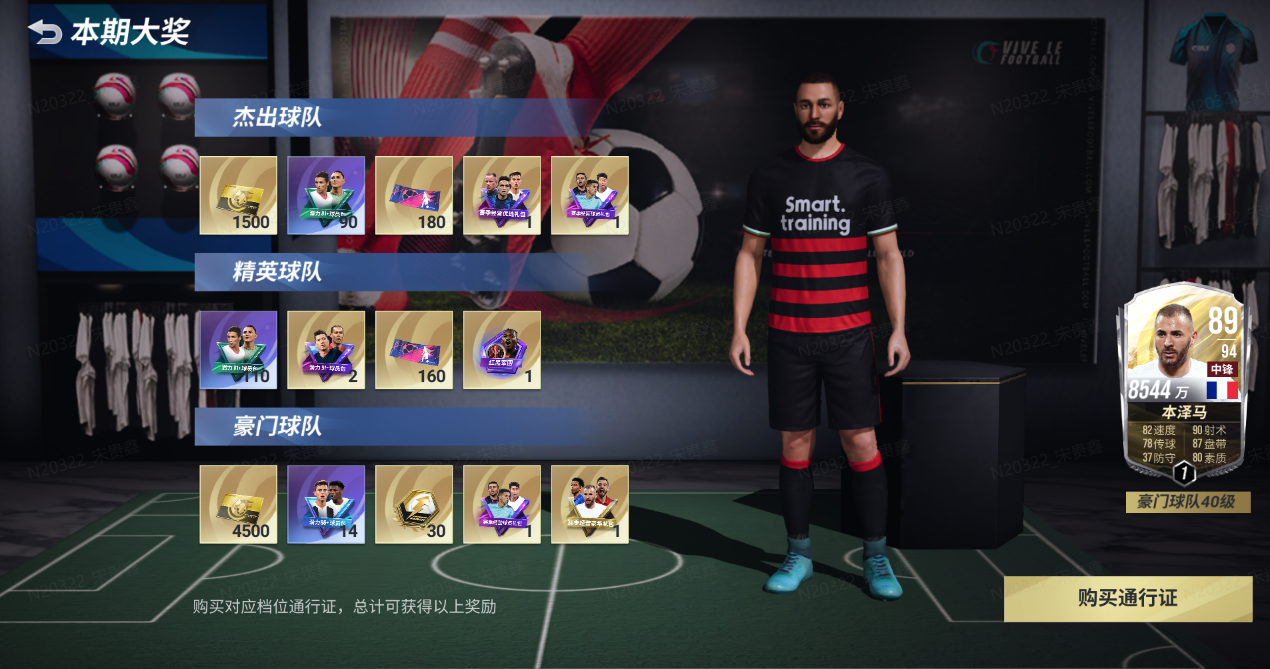Open the player pack reward showing 14
Screen dimensions: 1270x669
pos(326,504)
